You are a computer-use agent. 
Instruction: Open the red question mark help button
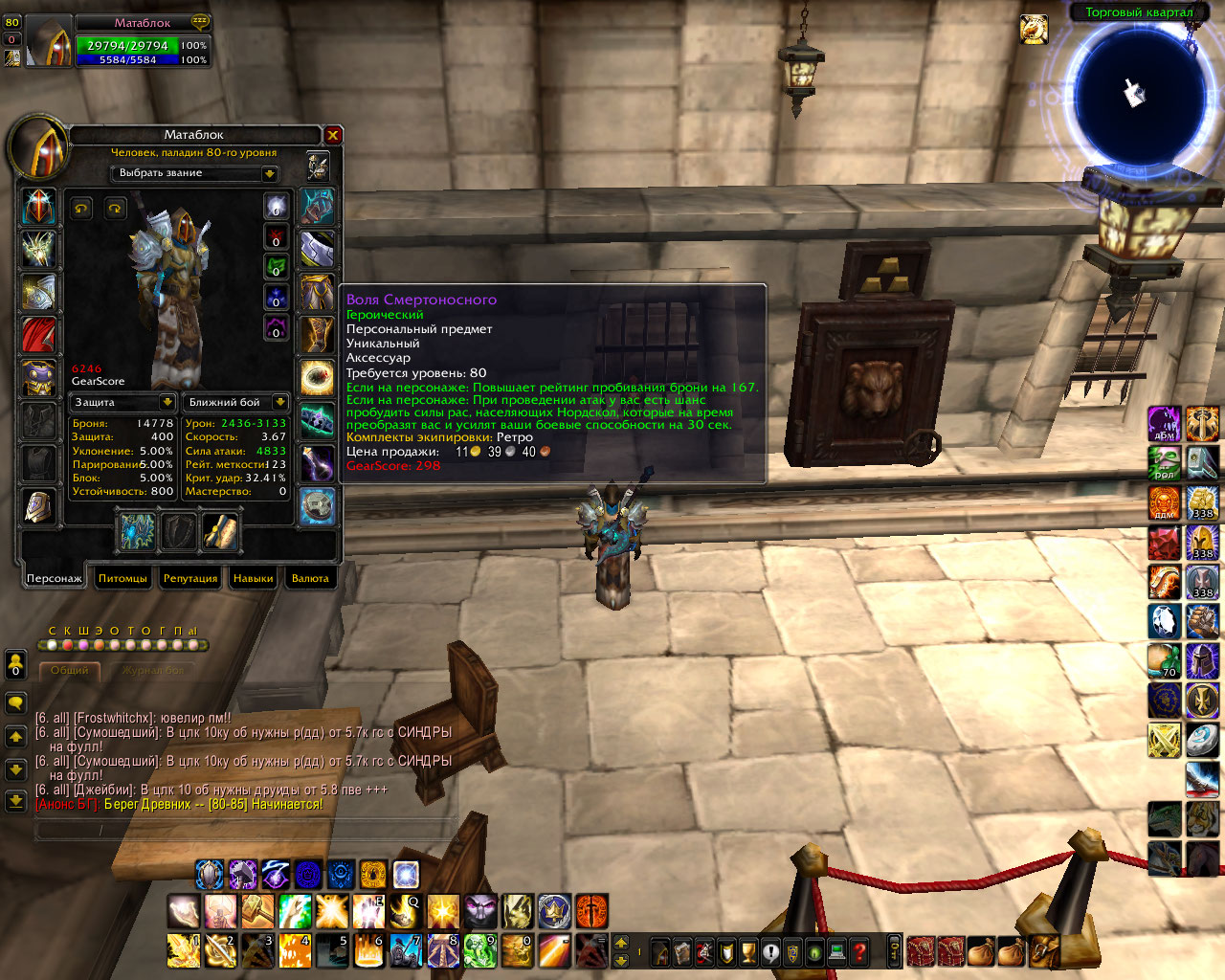click(859, 951)
